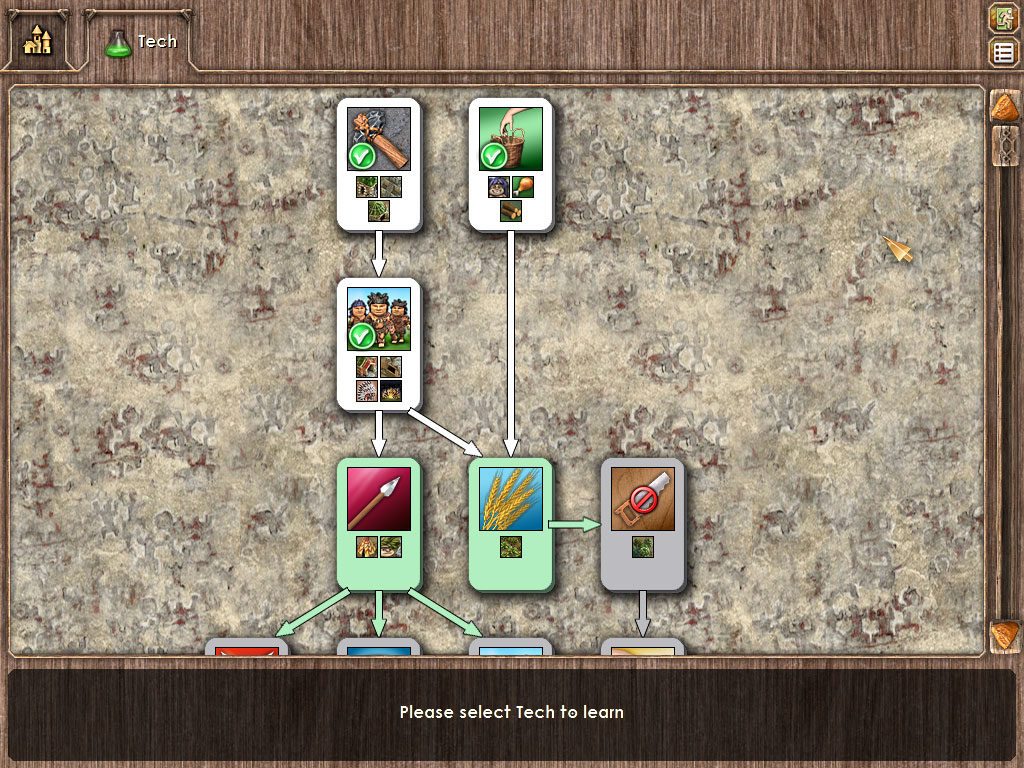Click the scroll-up arrow button
This screenshot has width=1024, height=768.
[x=1004, y=107]
